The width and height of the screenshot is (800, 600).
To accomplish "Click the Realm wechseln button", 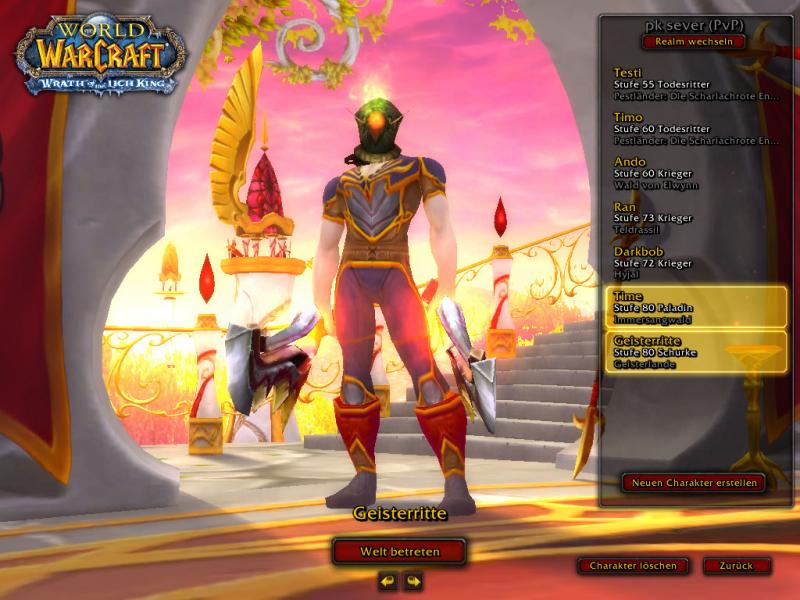I will [694, 42].
